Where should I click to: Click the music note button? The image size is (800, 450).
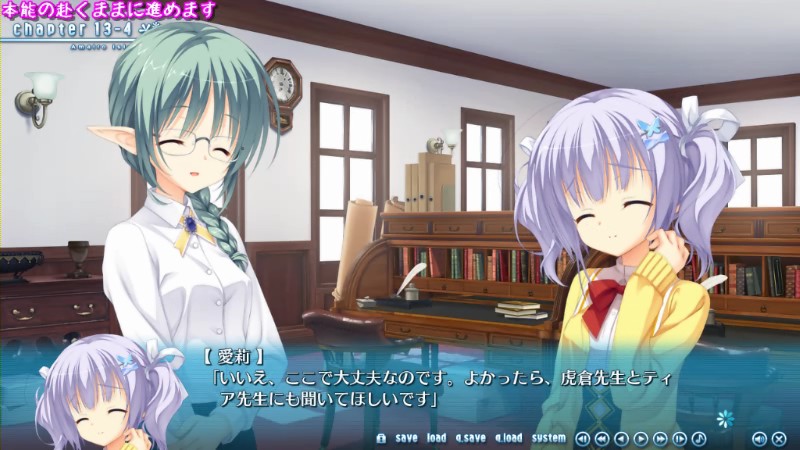(699, 438)
